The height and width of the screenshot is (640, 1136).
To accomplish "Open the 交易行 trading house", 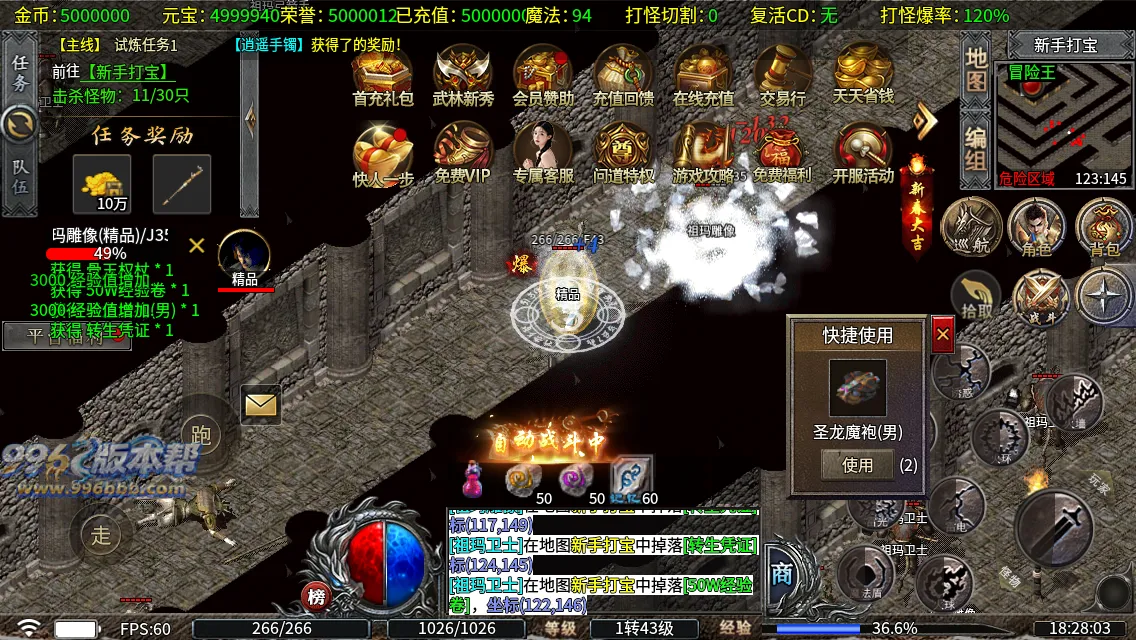I will (782, 75).
